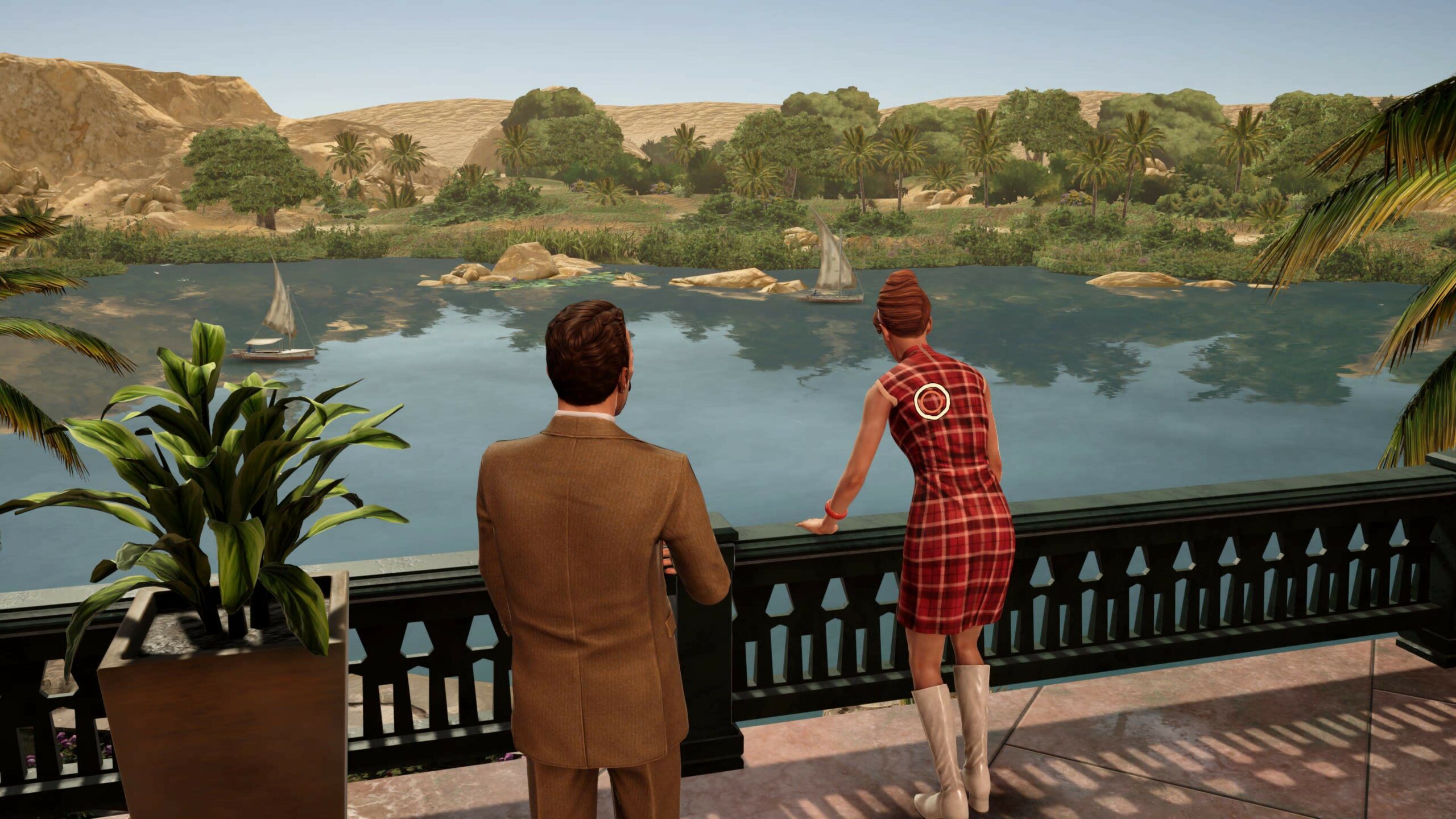The width and height of the screenshot is (1456, 819).
Task: Select the circular interaction marker on the woman
Action: click(x=932, y=402)
